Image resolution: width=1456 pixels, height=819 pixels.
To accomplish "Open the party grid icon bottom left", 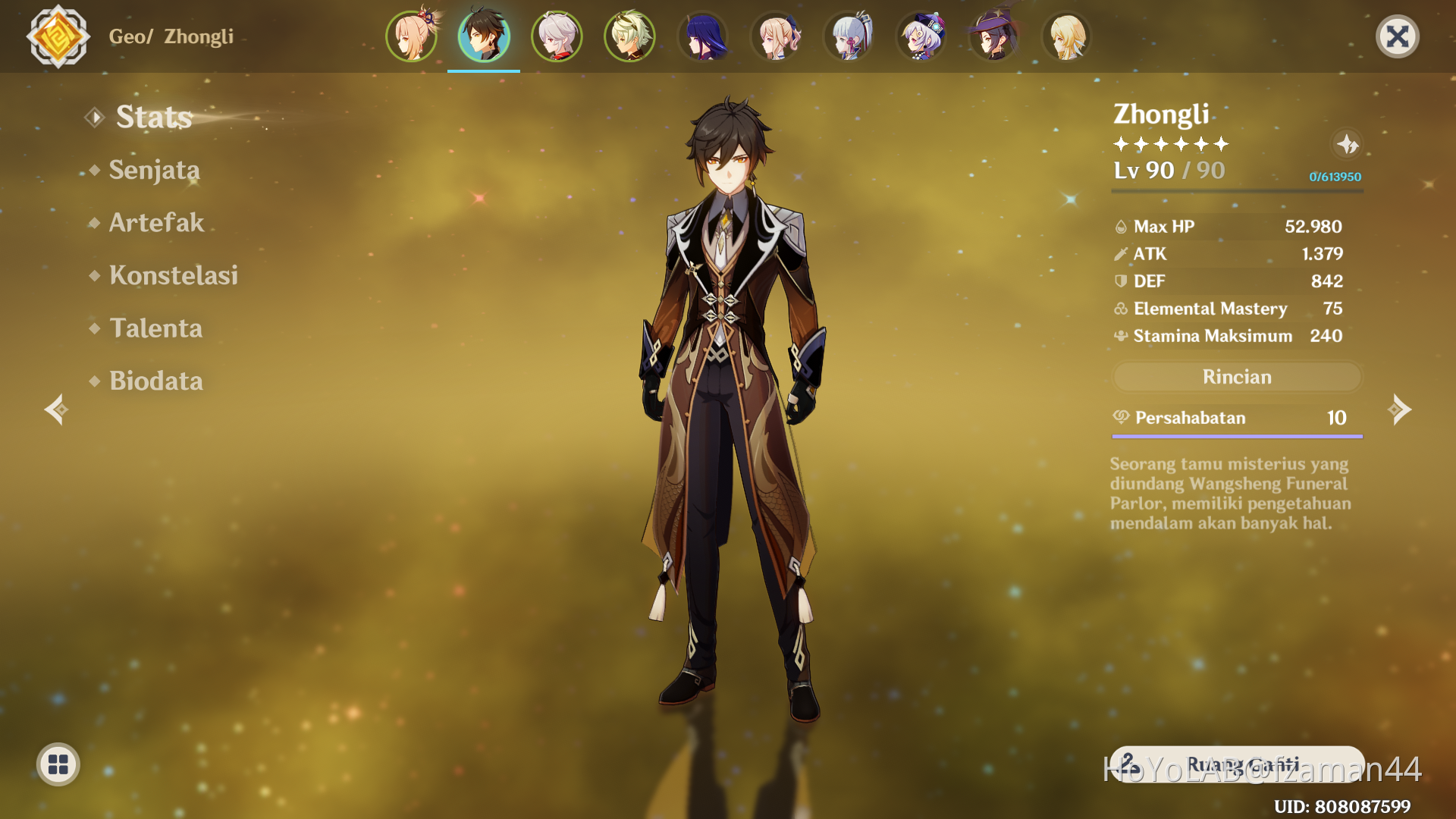I will 58,764.
